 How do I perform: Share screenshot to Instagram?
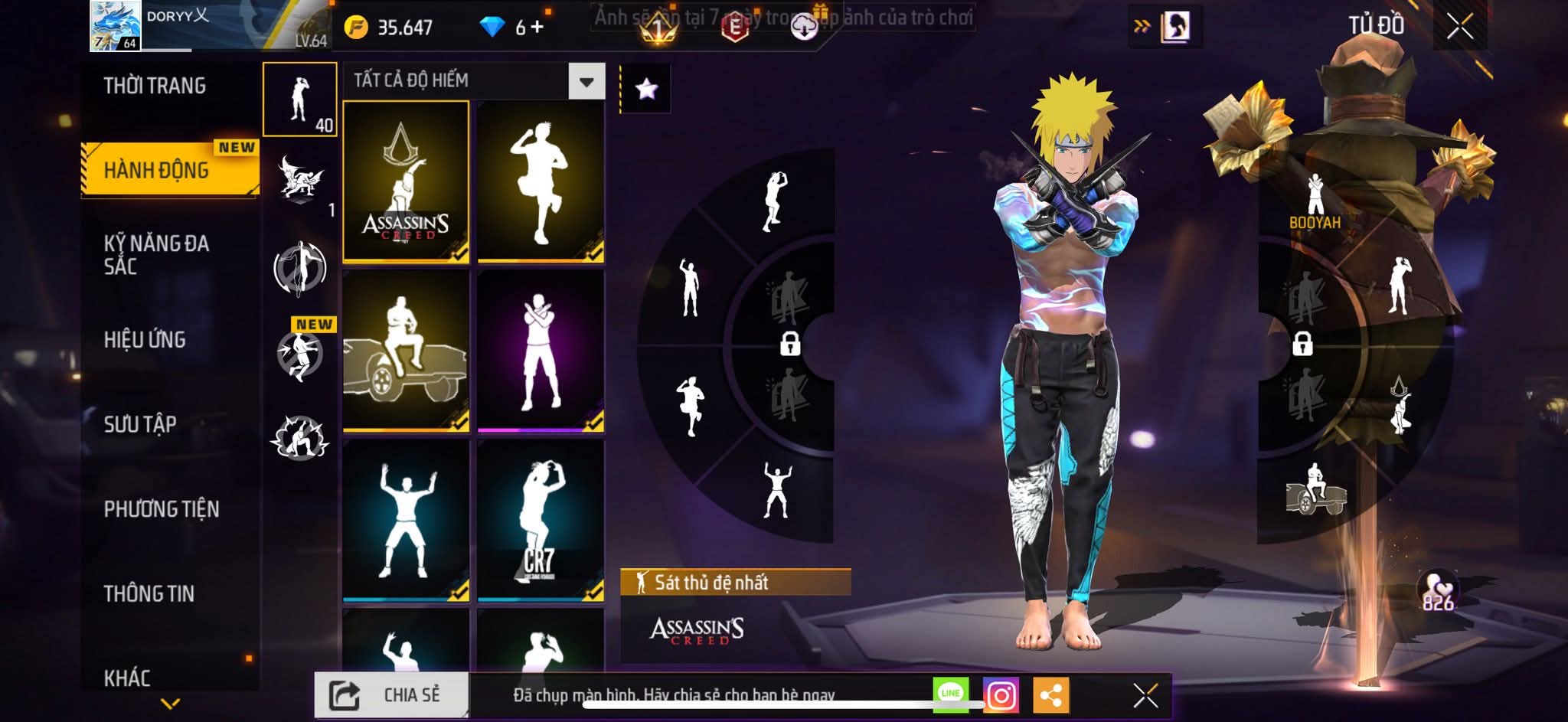click(x=1001, y=695)
